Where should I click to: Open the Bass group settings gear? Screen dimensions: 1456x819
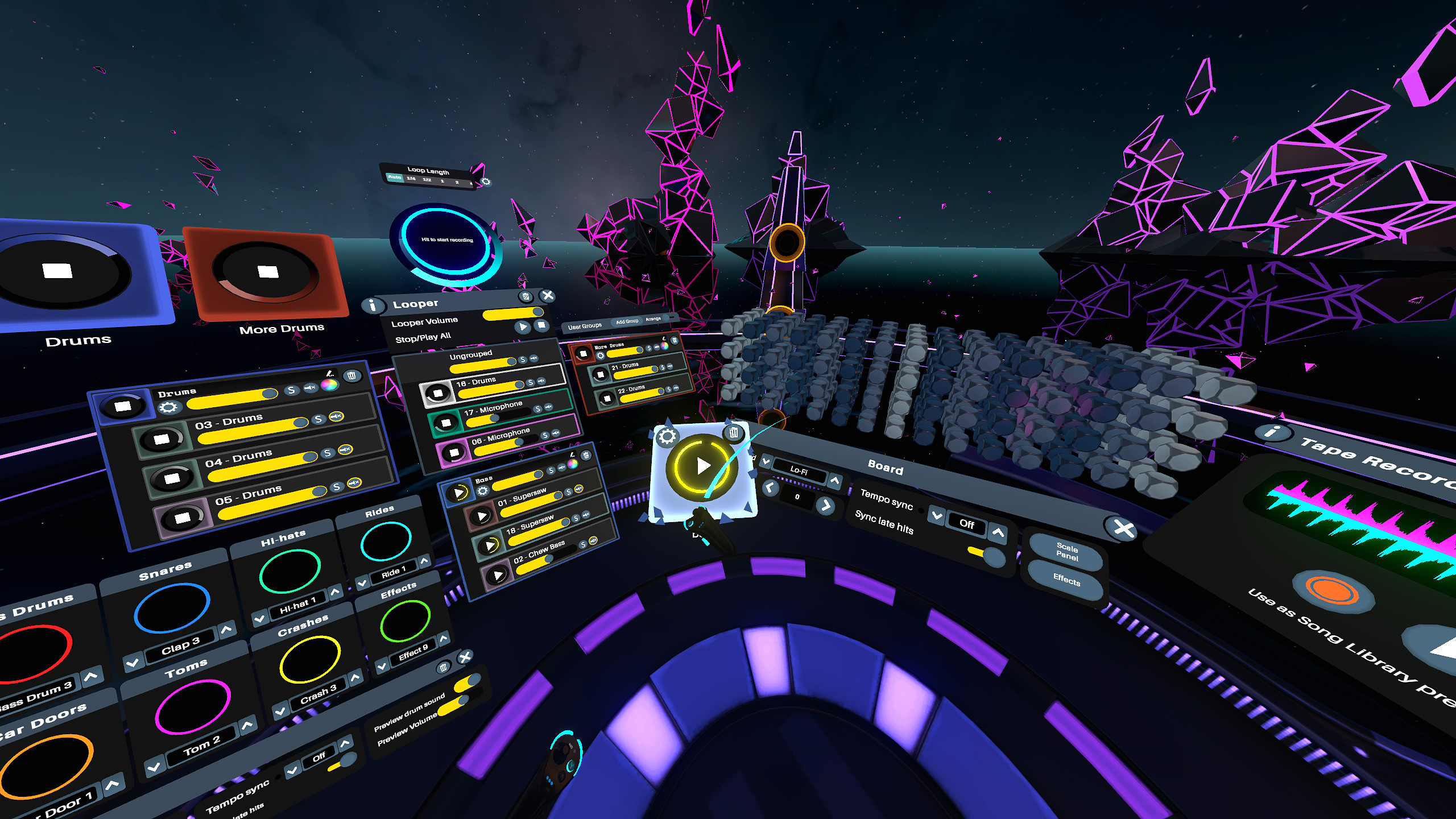(x=483, y=491)
